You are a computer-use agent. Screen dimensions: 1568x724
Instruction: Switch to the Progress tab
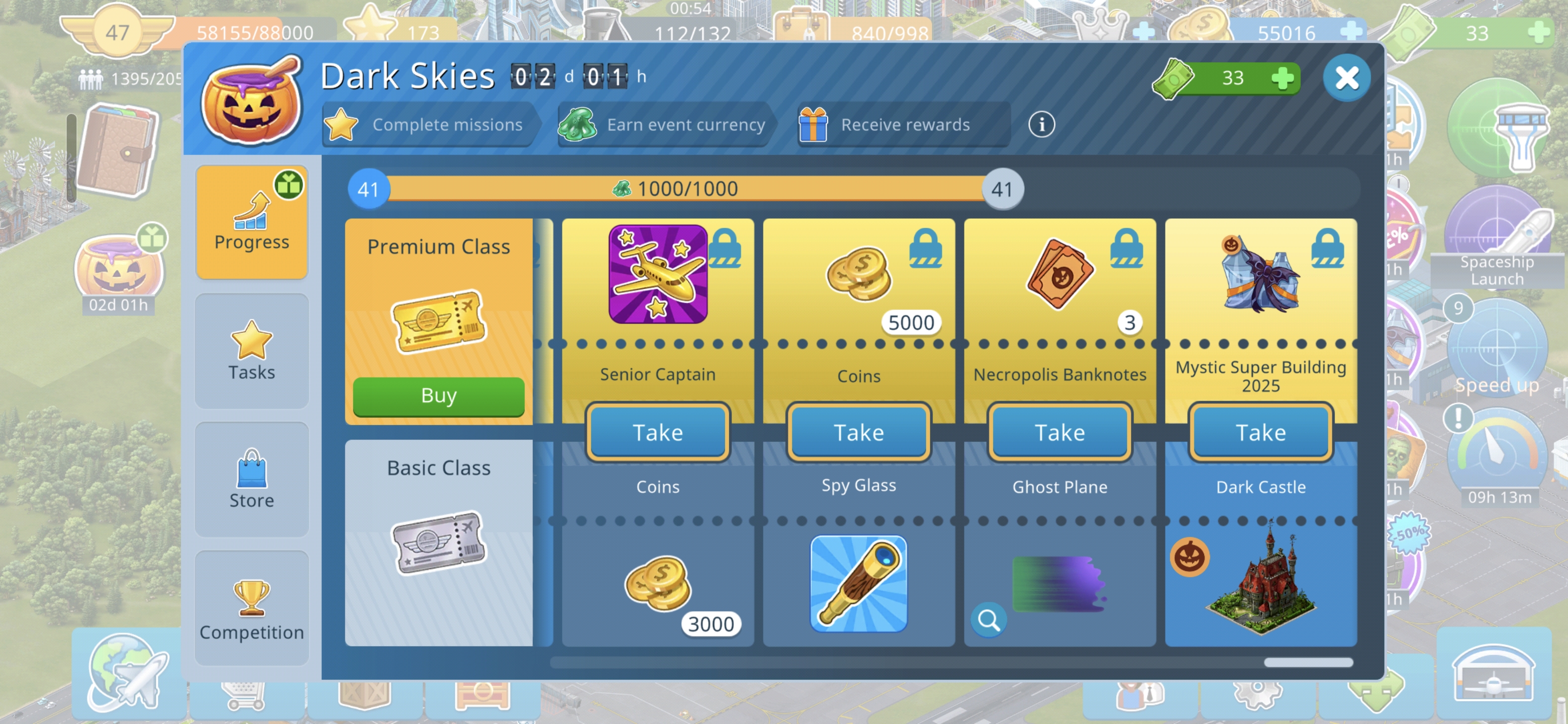point(251,222)
